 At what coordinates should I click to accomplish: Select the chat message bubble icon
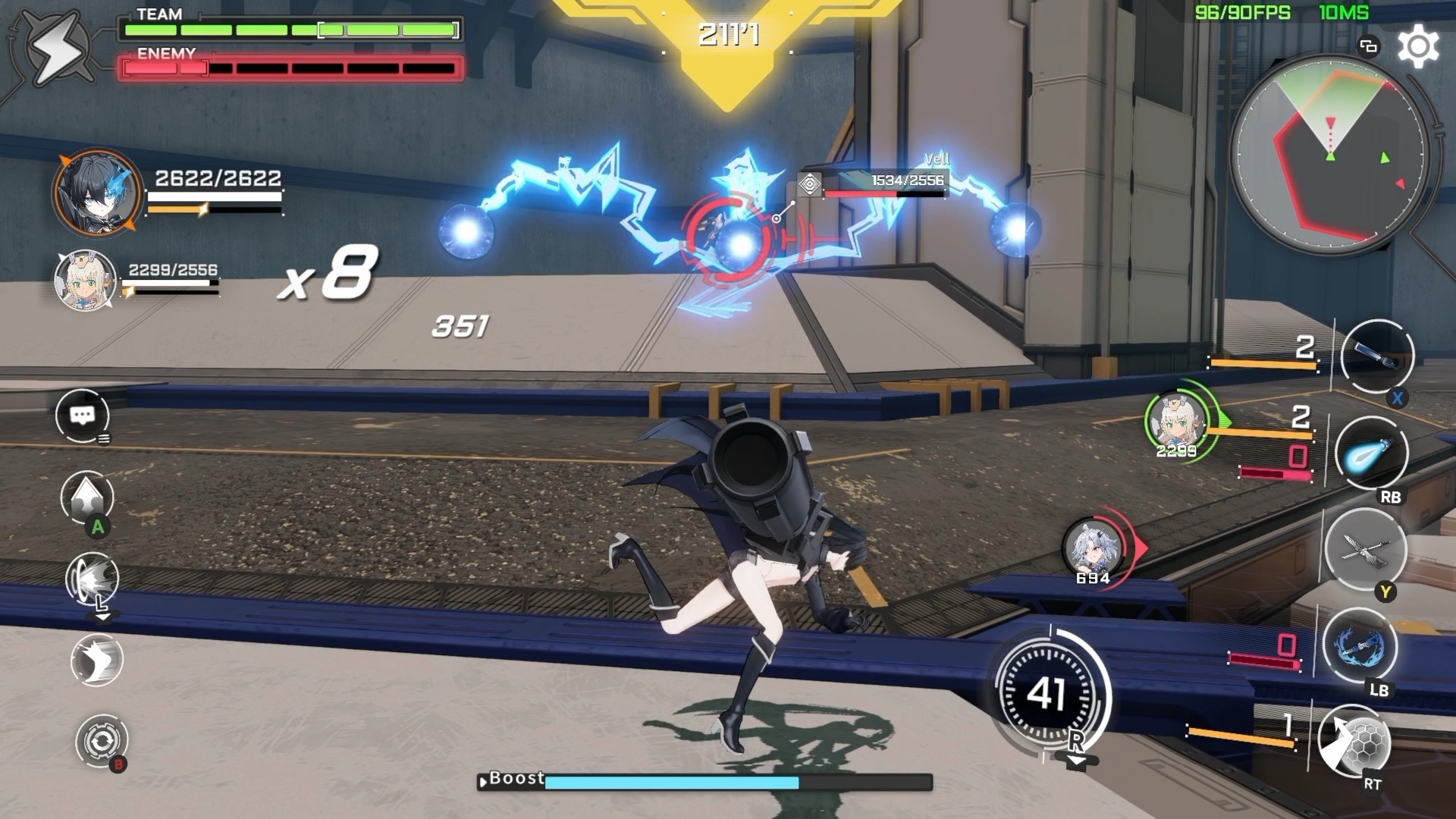83,413
